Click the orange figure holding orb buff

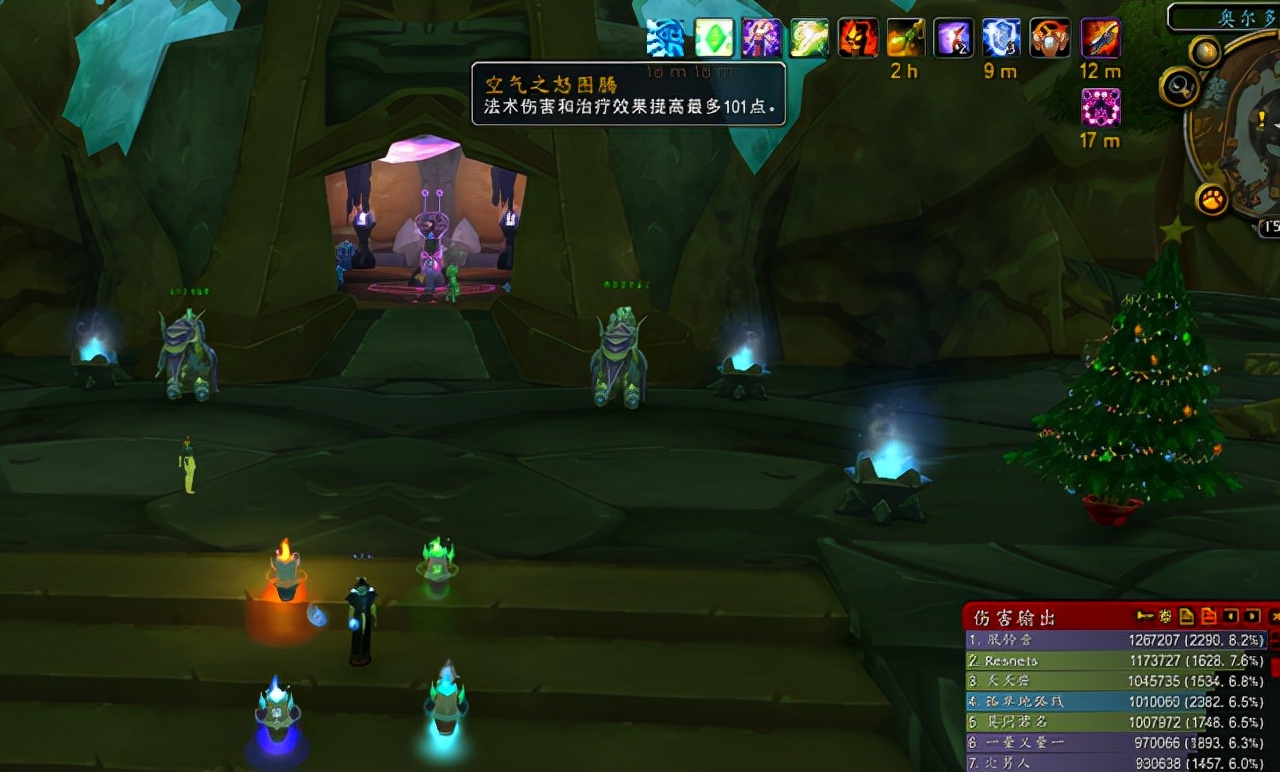1050,38
